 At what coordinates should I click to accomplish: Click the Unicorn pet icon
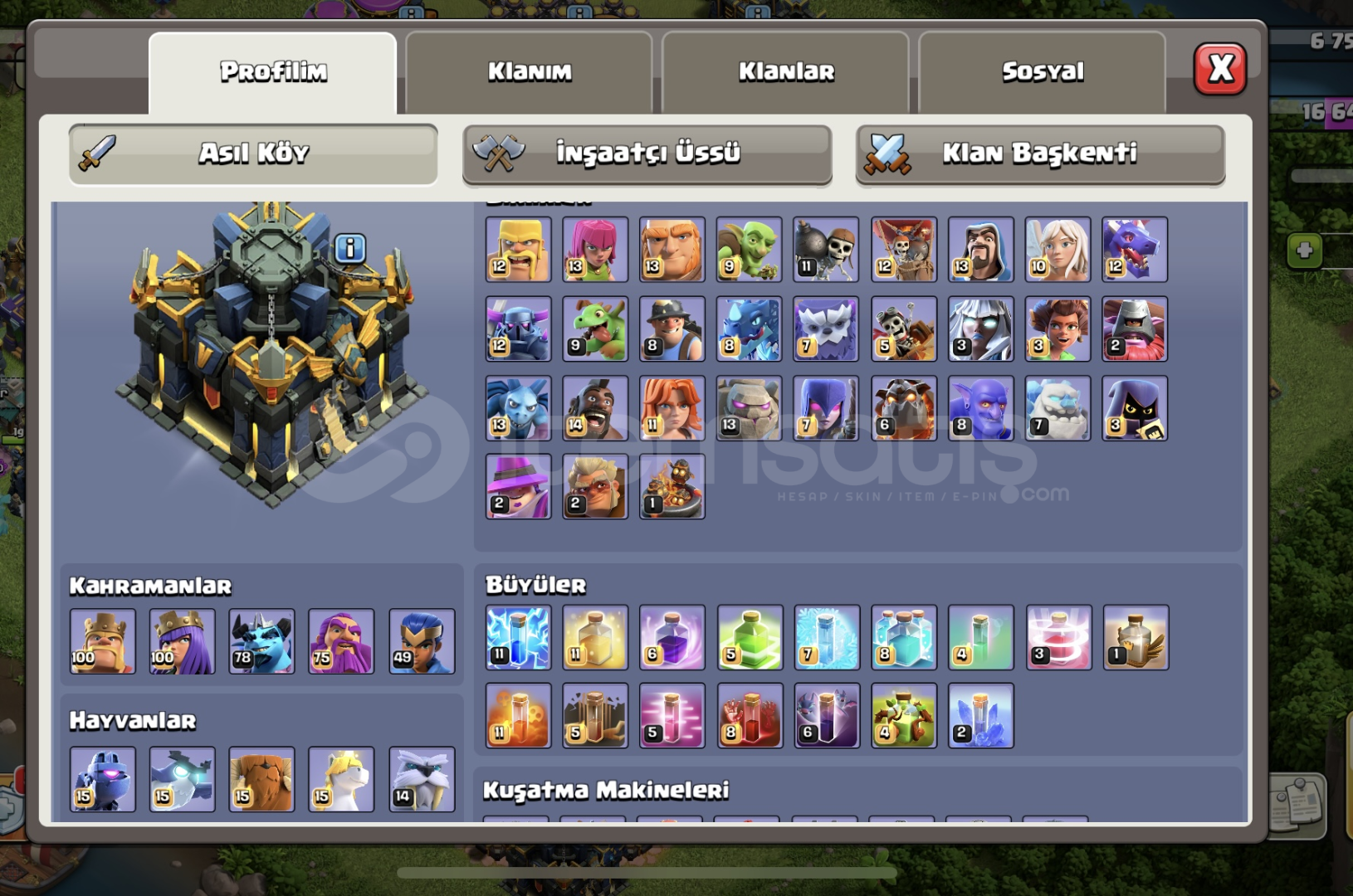point(341,779)
